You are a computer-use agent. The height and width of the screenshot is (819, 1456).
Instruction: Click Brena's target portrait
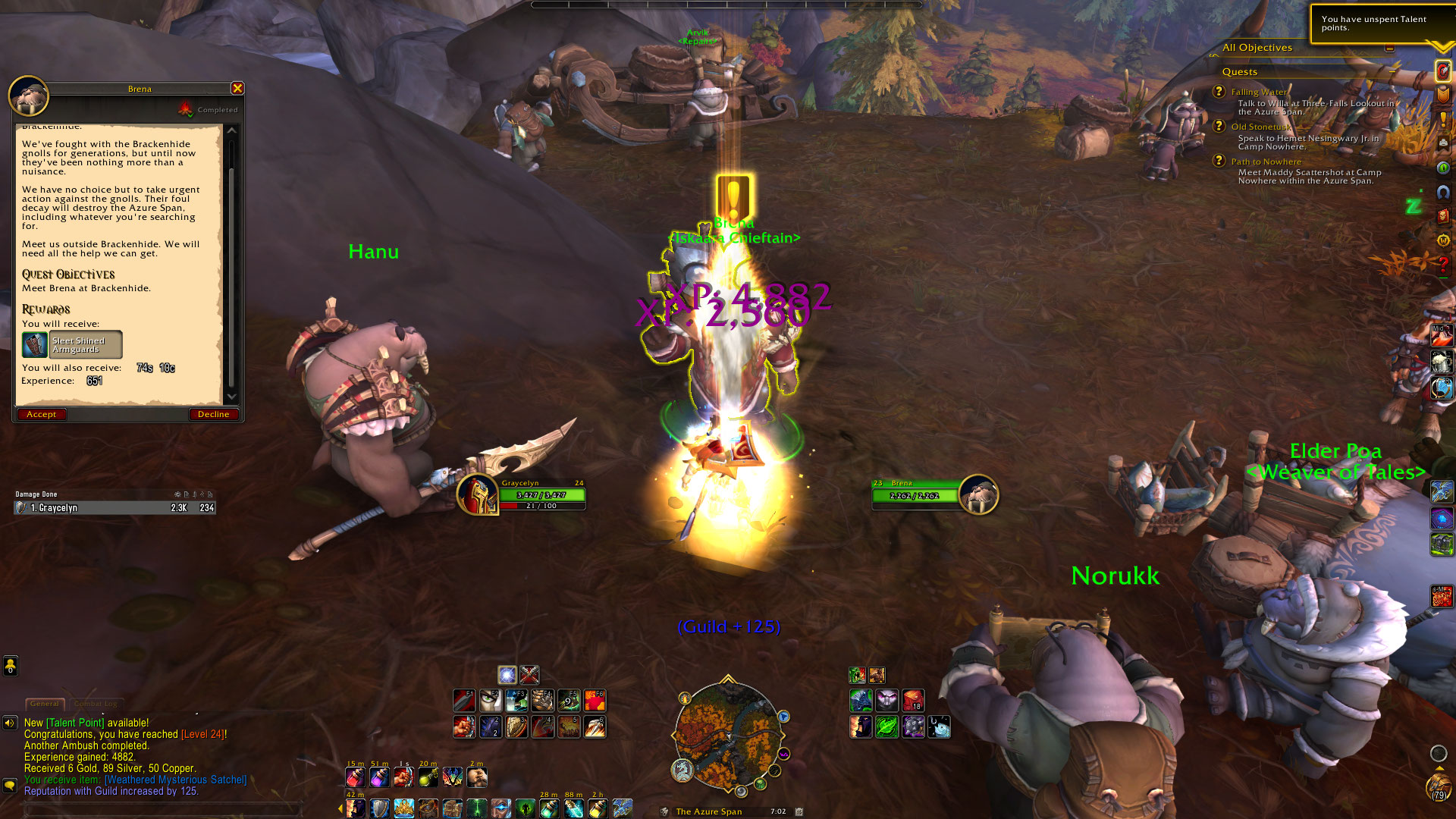[978, 495]
